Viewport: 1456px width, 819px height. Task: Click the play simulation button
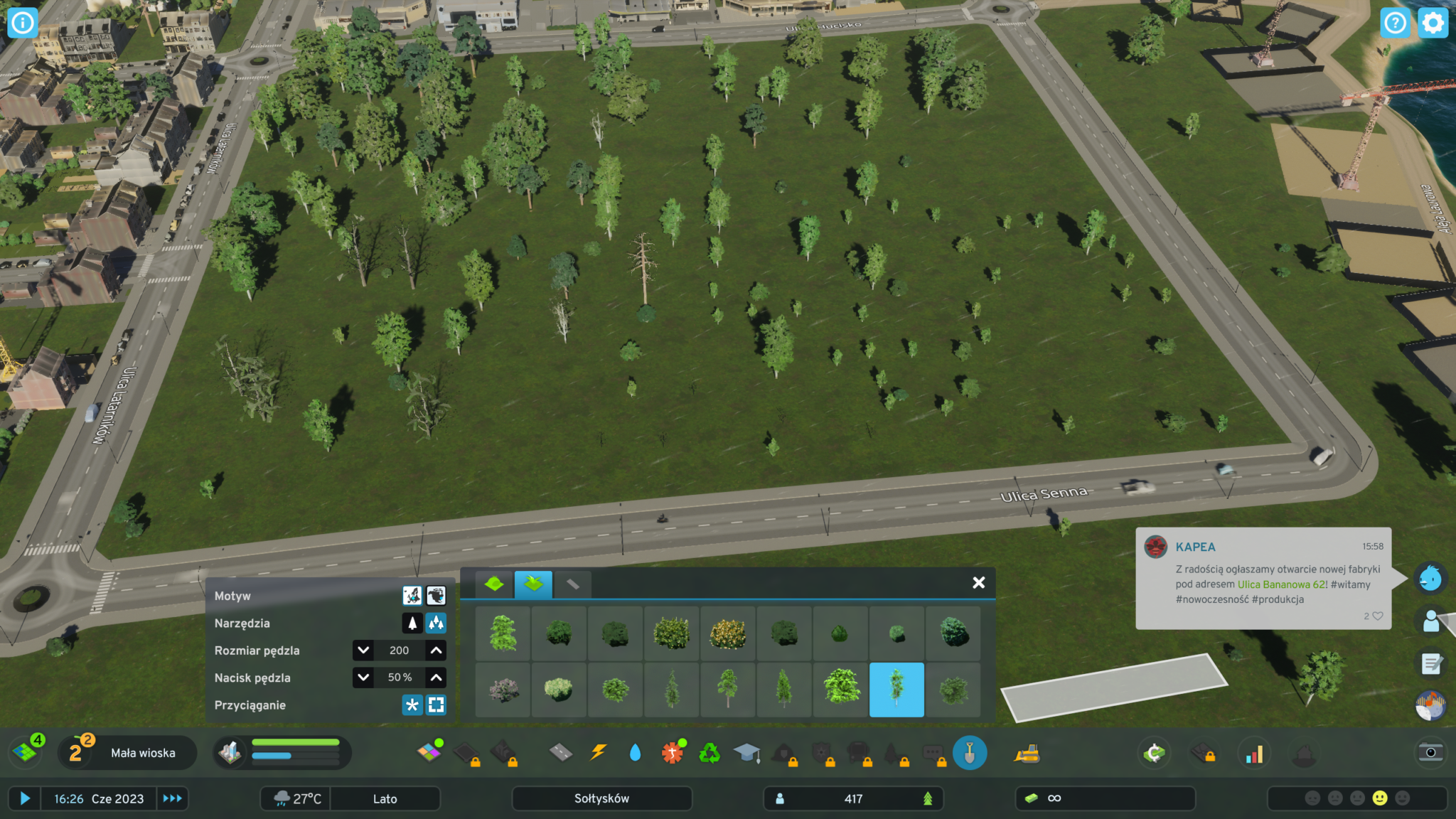coord(25,798)
